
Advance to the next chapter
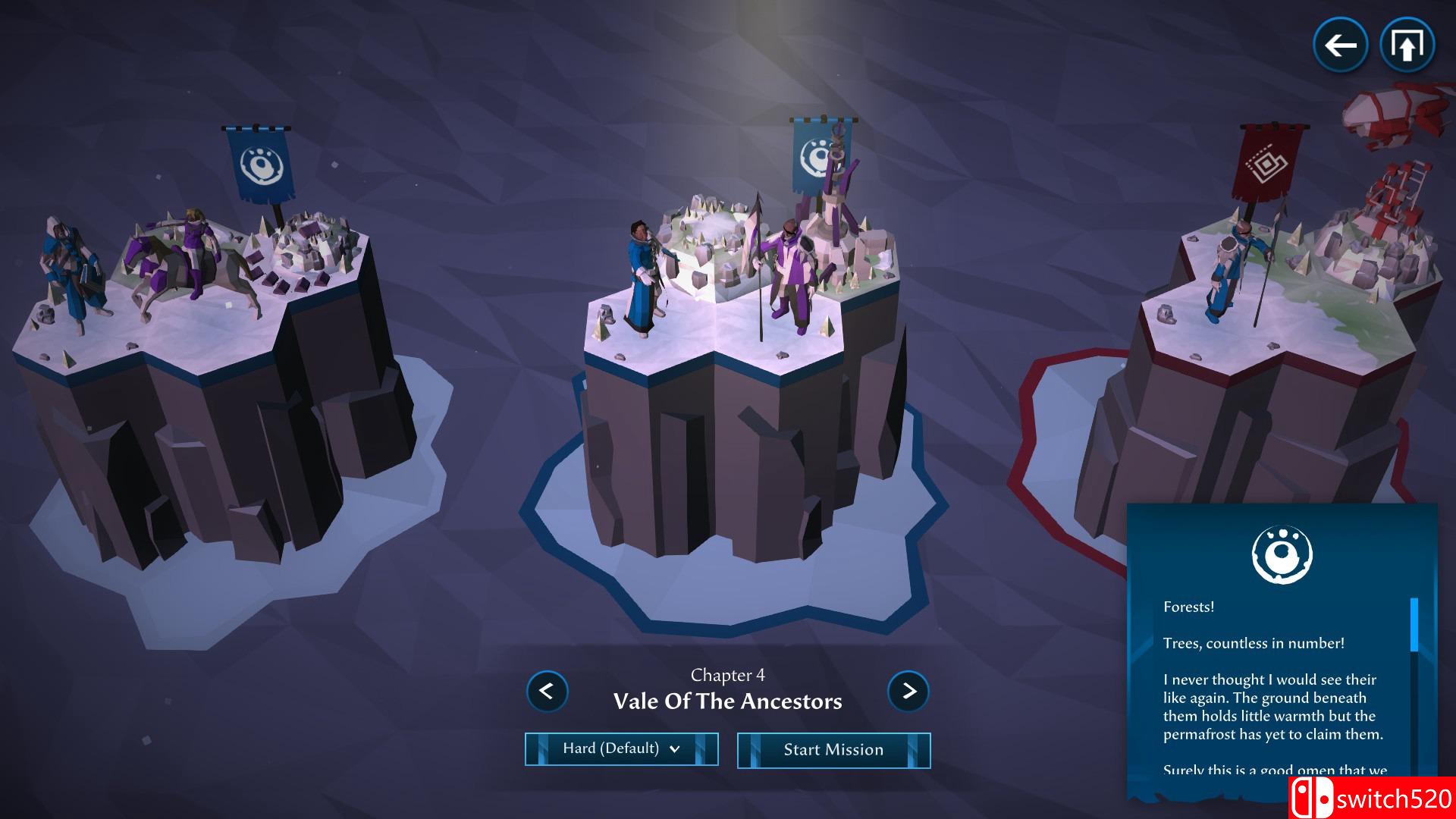point(908,691)
